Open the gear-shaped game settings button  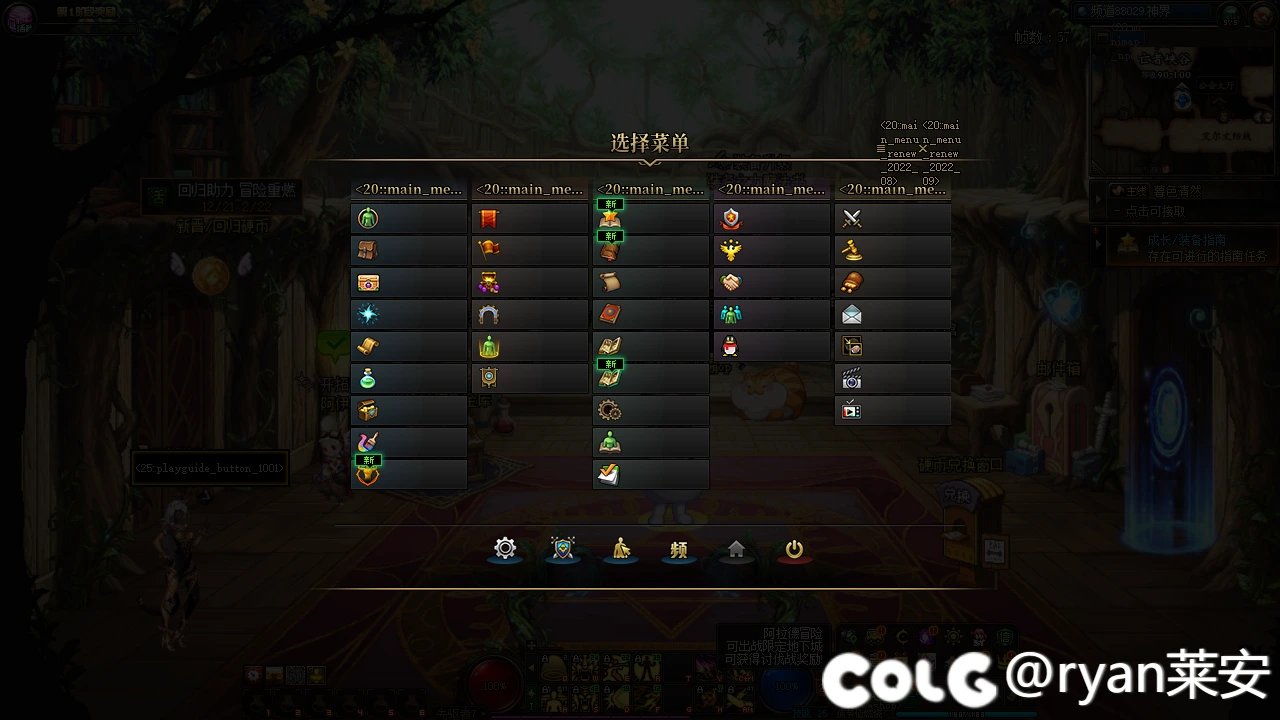point(505,548)
